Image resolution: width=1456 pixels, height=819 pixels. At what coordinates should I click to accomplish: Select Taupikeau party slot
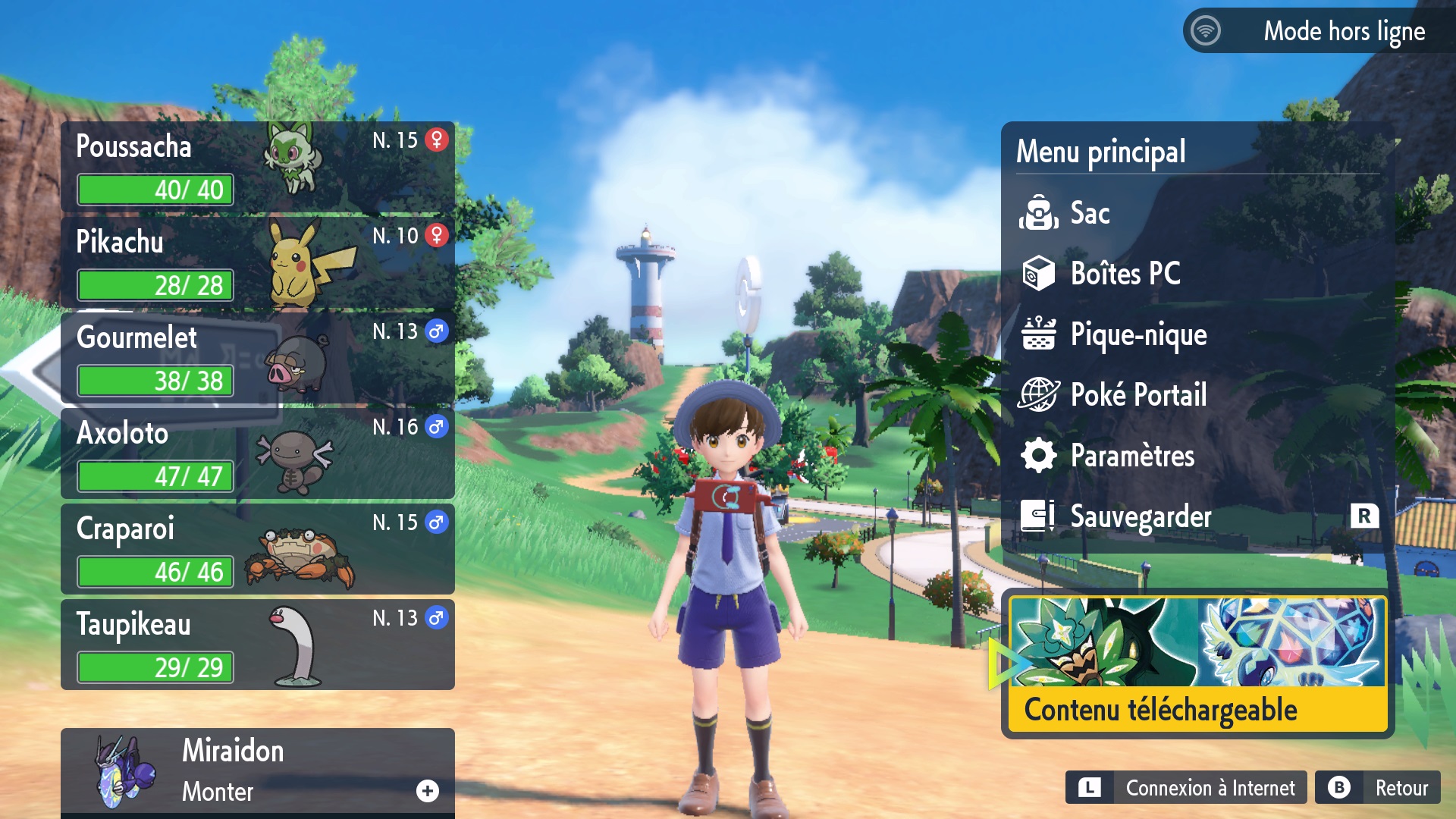click(x=258, y=645)
